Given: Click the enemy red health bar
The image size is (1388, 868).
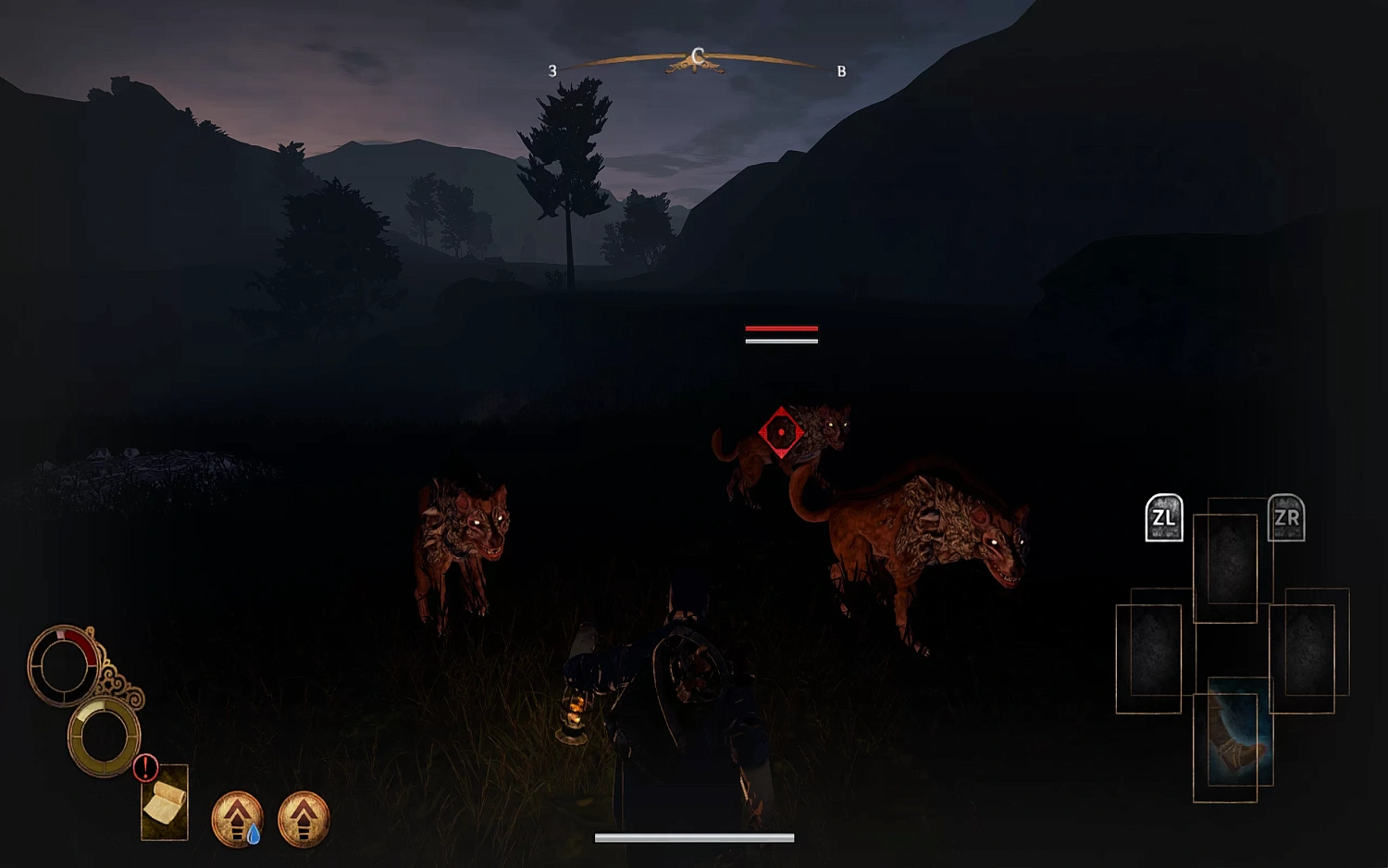Looking at the screenshot, I should tap(780, 329).
